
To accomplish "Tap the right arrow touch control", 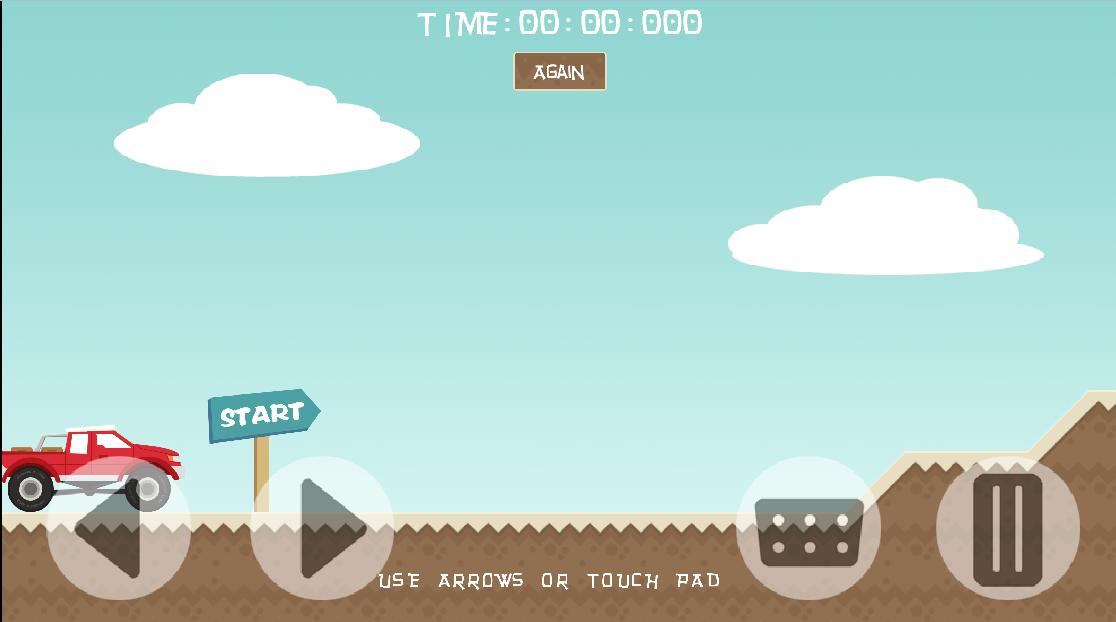I will tap(321, 529).
